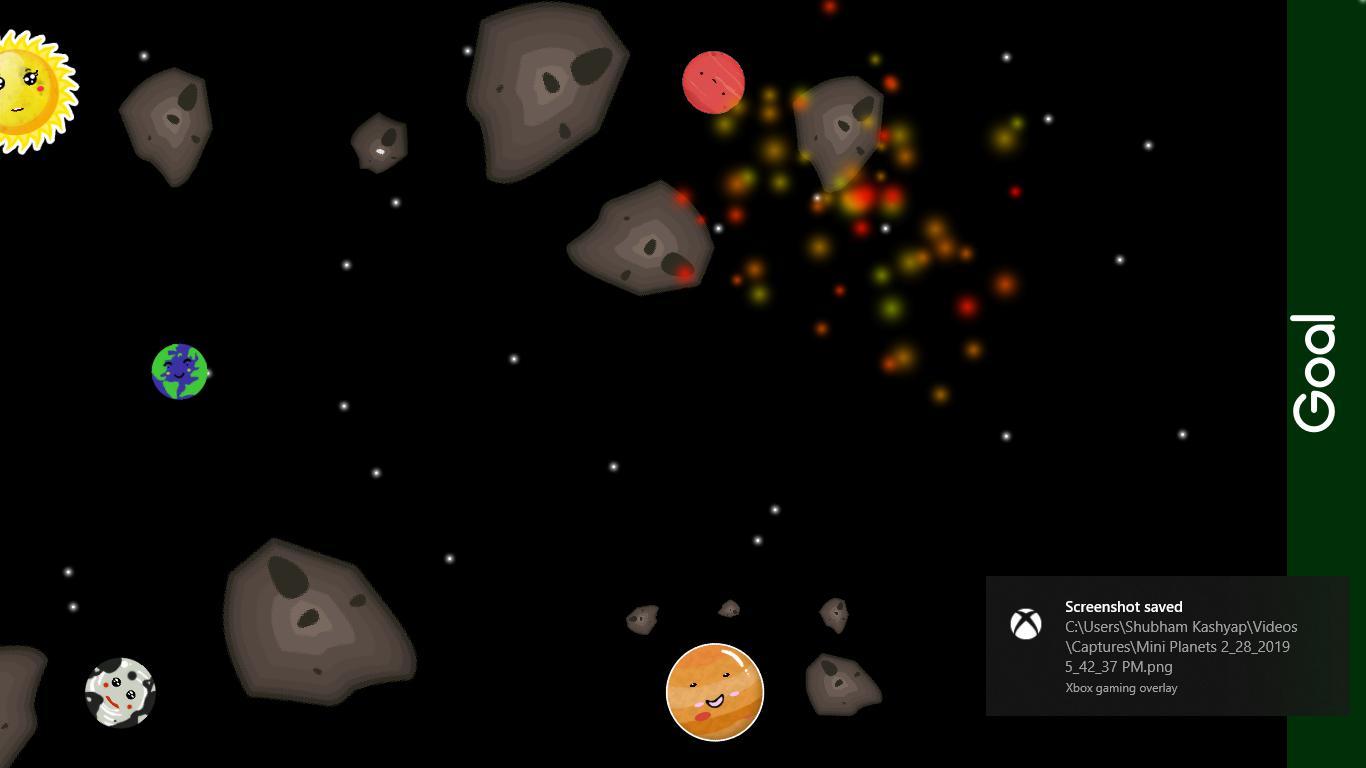This screenshot has width=1366, height=768.
Task: Select the outlined orange Jupiter planet
Action: pyautogui.click(x=714, y=692)
